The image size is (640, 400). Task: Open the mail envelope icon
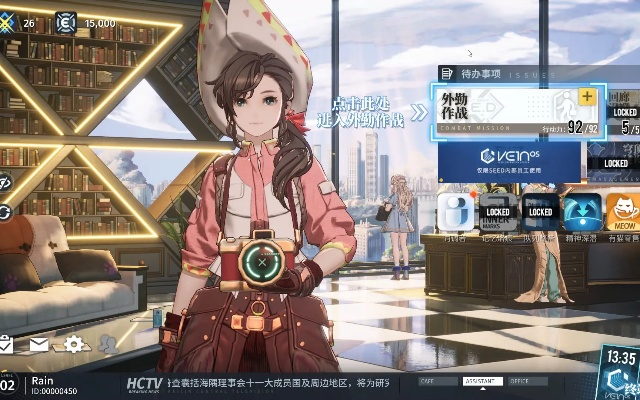point(39,345)
